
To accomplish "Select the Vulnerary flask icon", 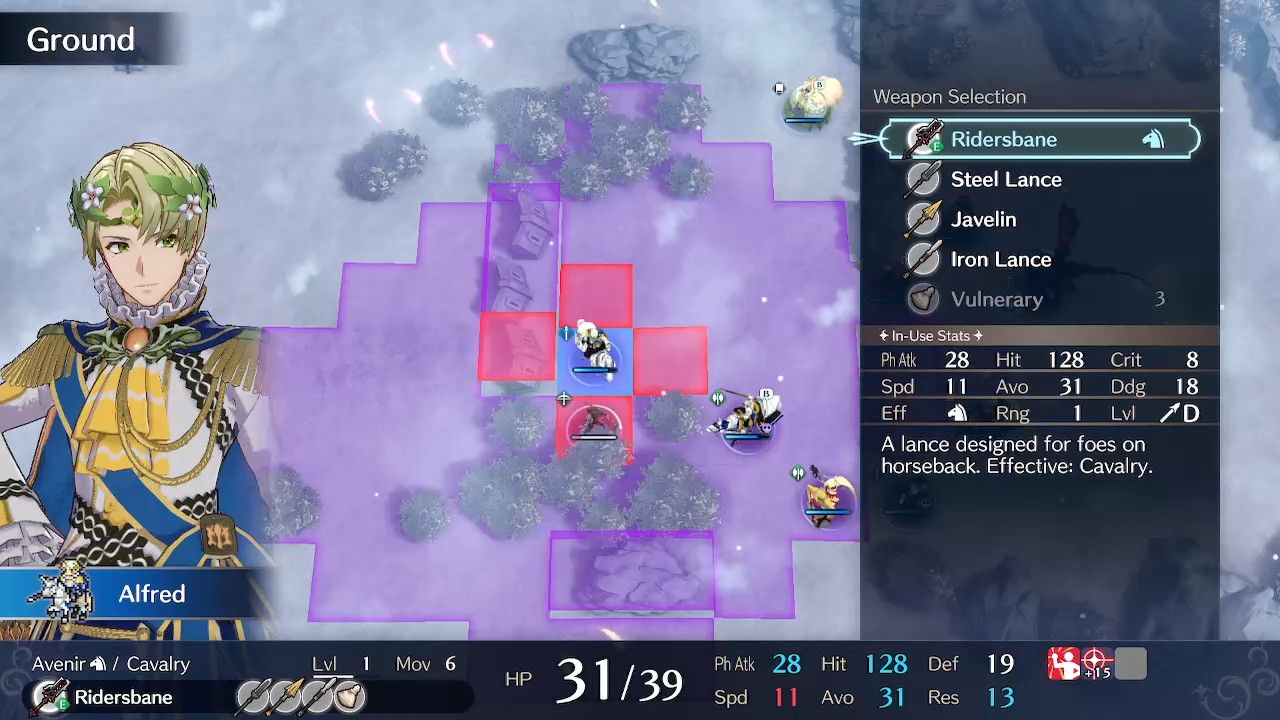I will (x=921, y=299).
